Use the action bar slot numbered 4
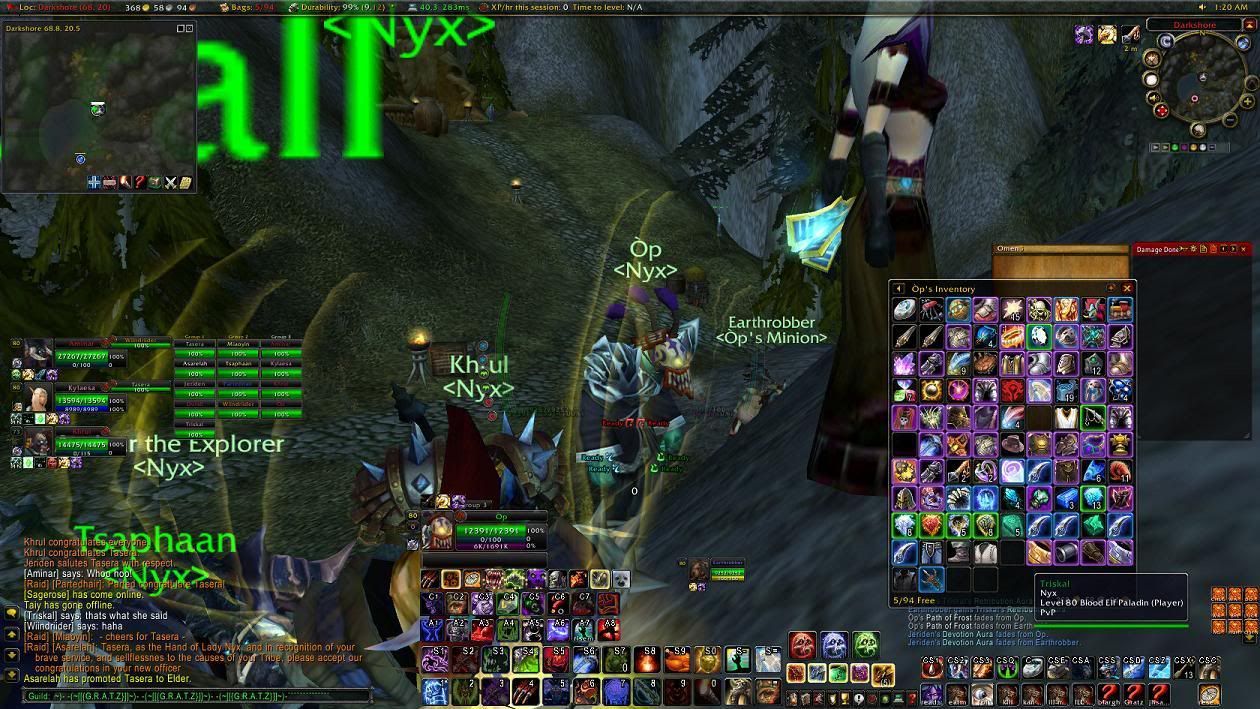Screen dimensions: 1260x709 pyautogui.click(x=527, y=690)
